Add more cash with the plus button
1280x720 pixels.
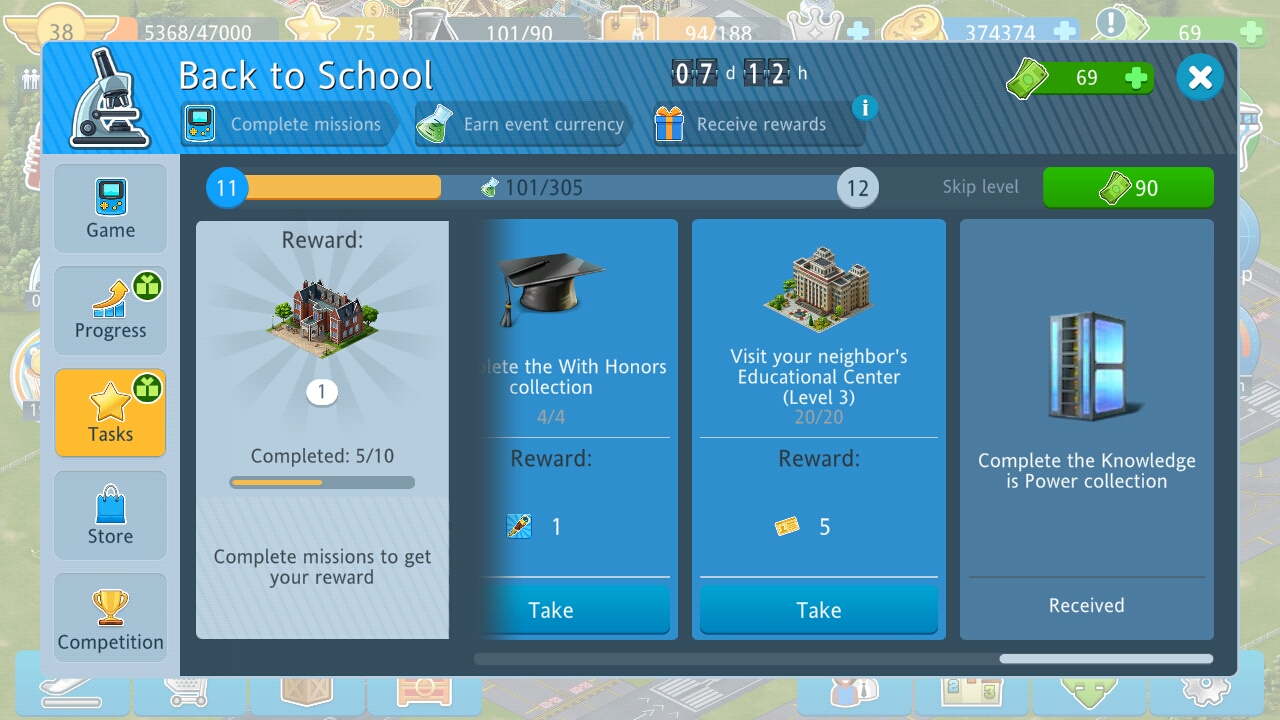coord(1136,78)
